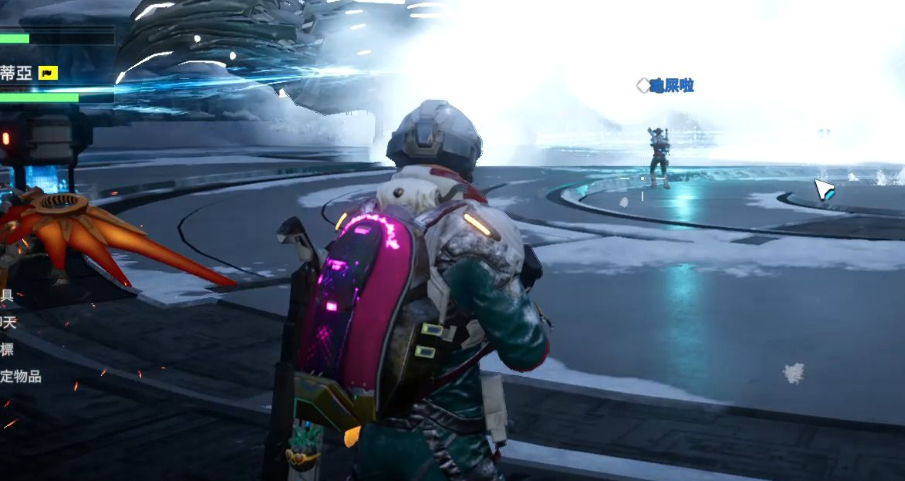Screen dimensions: 905x481
Task: Choose the 定物品 entry on the left
Action: point(20,376)
